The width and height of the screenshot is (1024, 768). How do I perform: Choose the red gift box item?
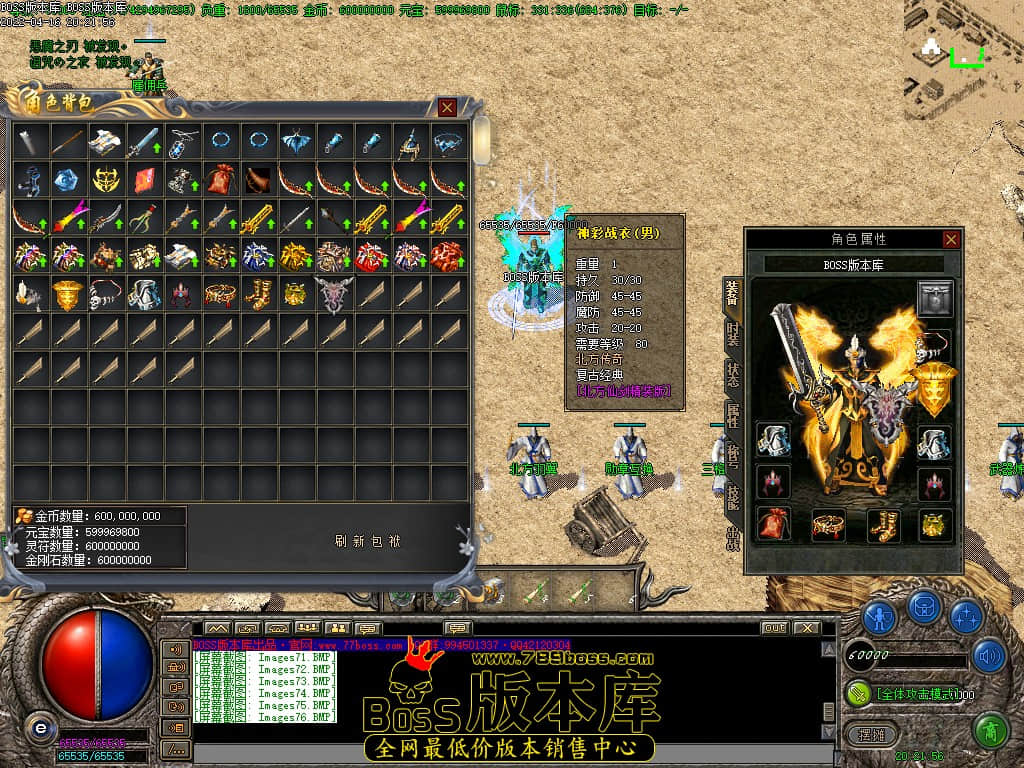[x=372, y=255]
